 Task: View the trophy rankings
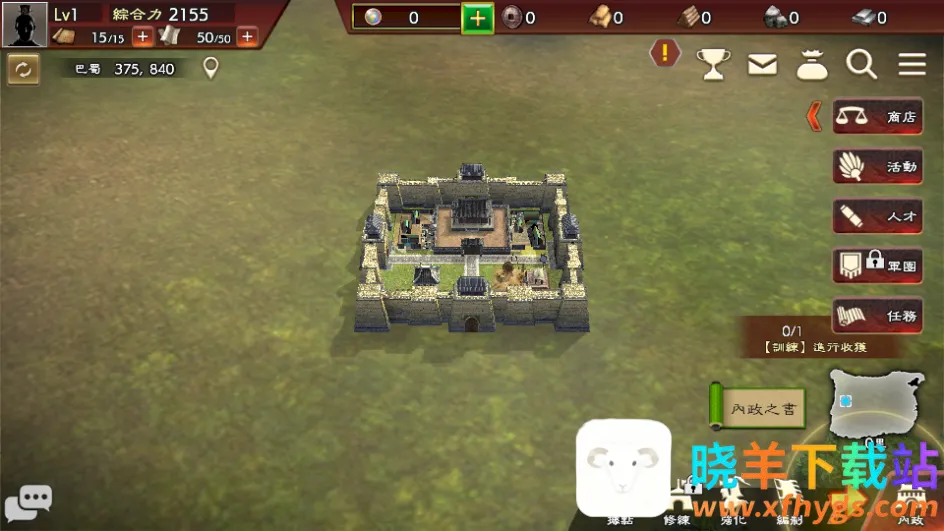(713, 65)
